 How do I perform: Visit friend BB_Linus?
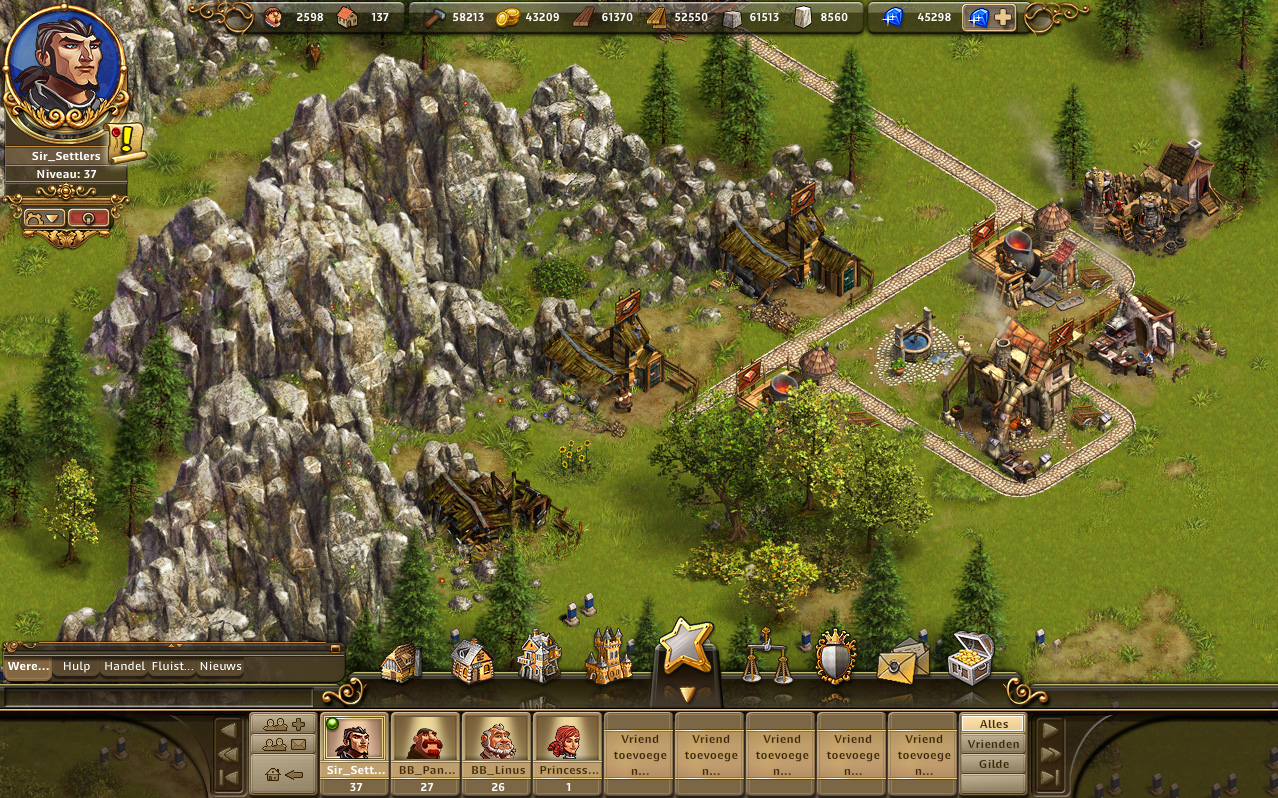pyautogui.click(x=496, y=745)
